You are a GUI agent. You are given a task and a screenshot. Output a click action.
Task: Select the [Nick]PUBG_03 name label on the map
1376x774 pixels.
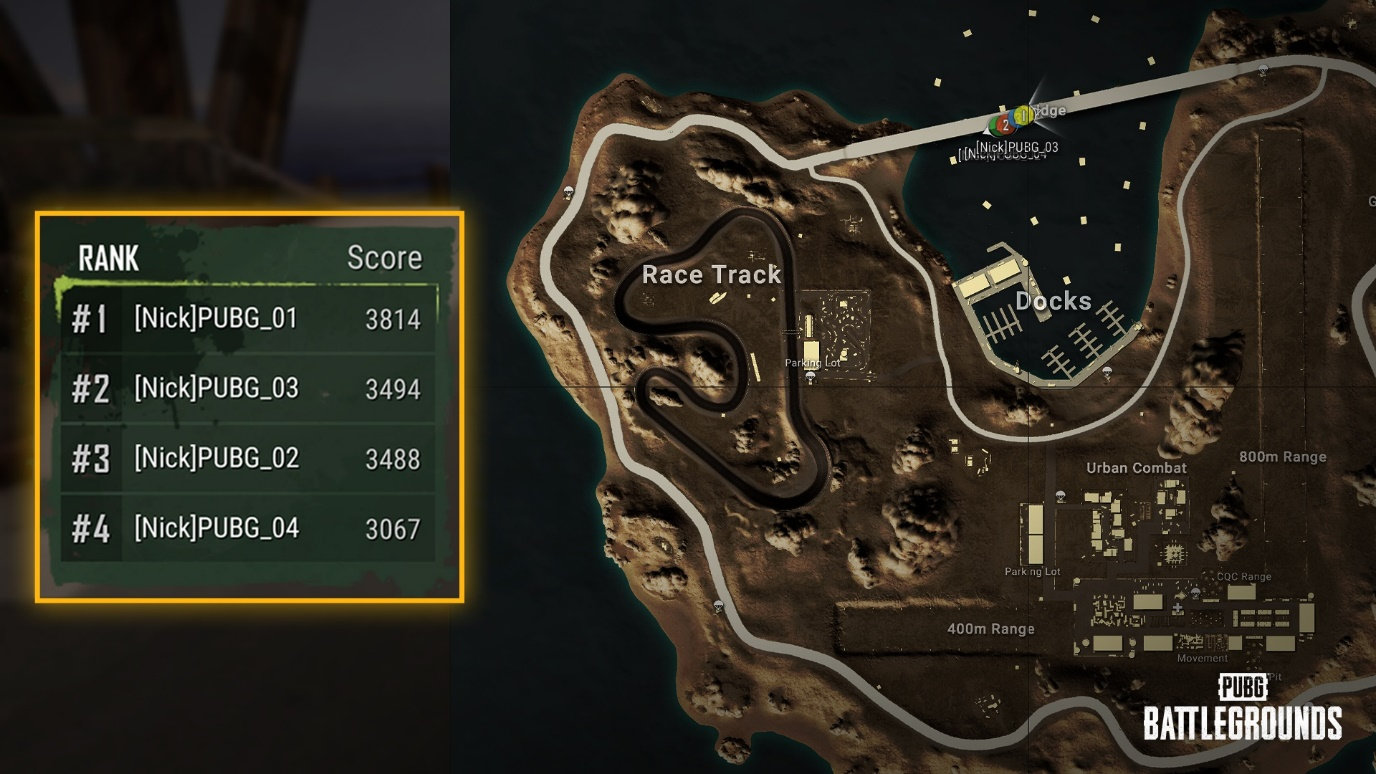point(1016,145)
